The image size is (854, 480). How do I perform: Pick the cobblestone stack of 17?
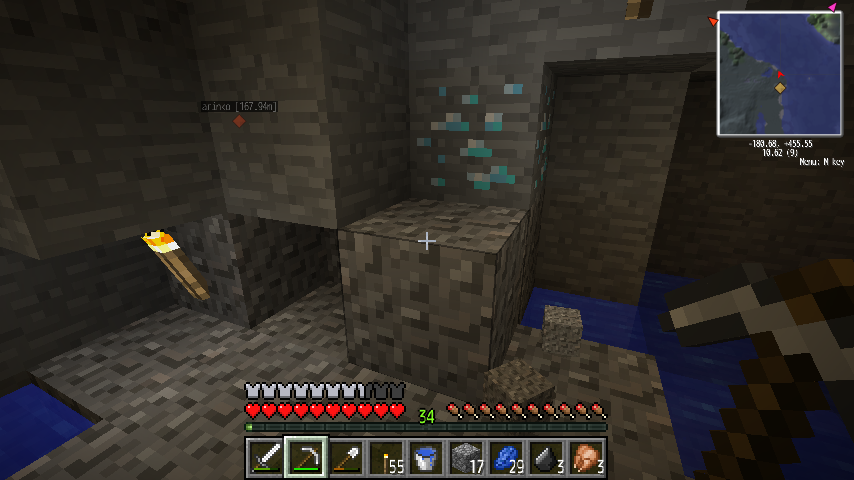pos(465,458)
